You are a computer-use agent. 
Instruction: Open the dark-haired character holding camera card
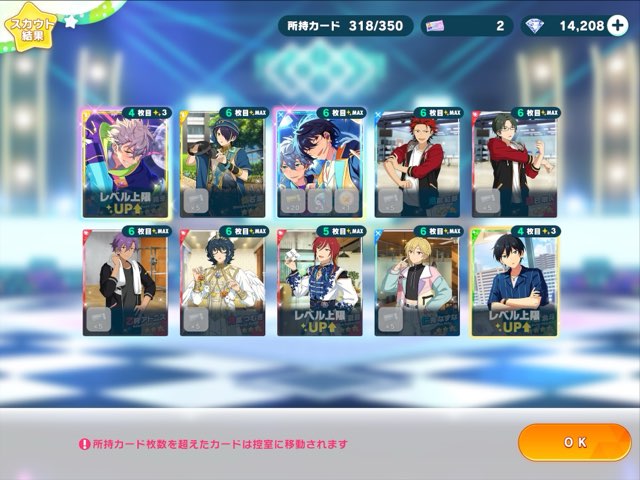(x=223, y=163)
